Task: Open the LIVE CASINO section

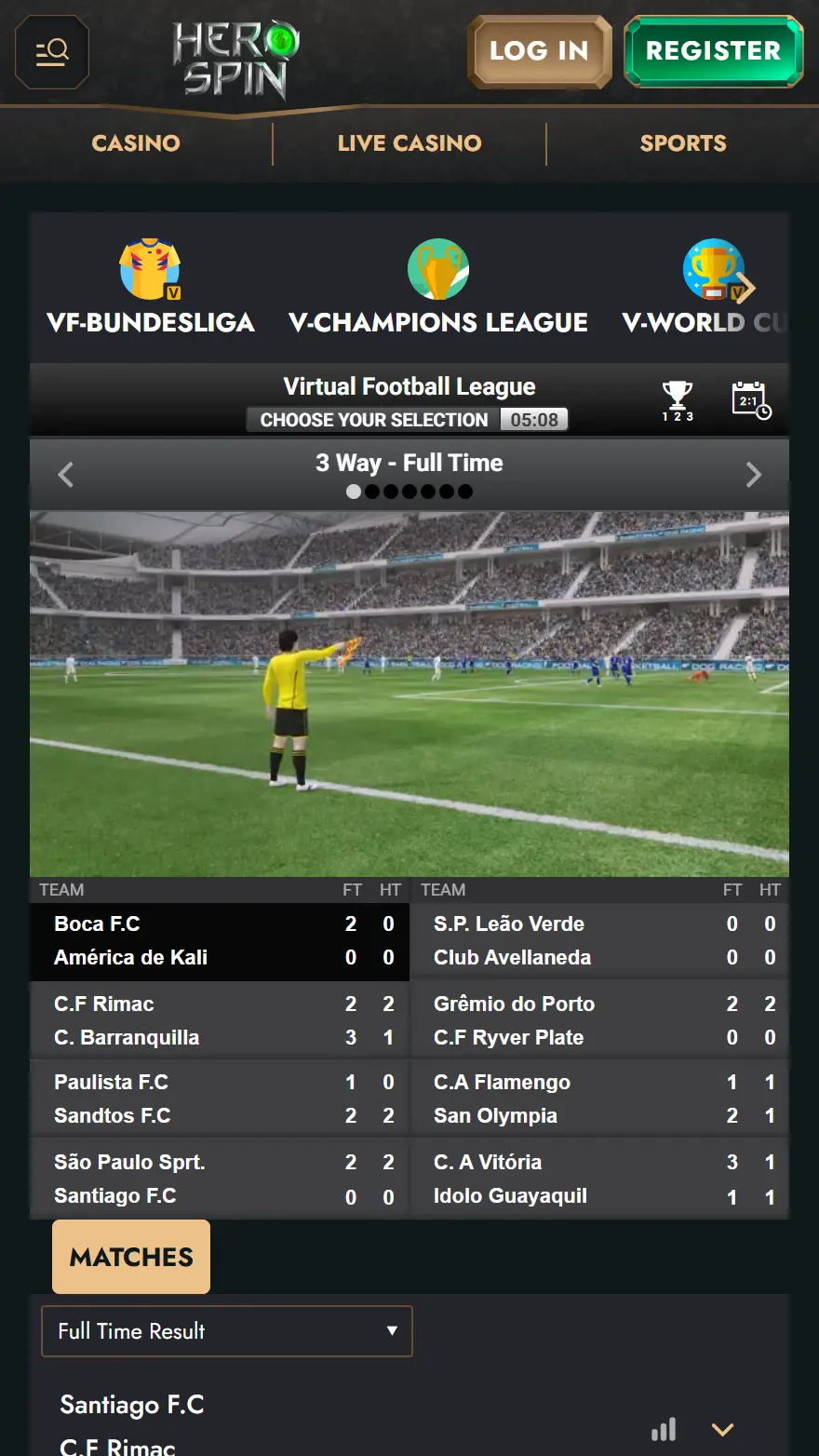Action: pos(409,143)
